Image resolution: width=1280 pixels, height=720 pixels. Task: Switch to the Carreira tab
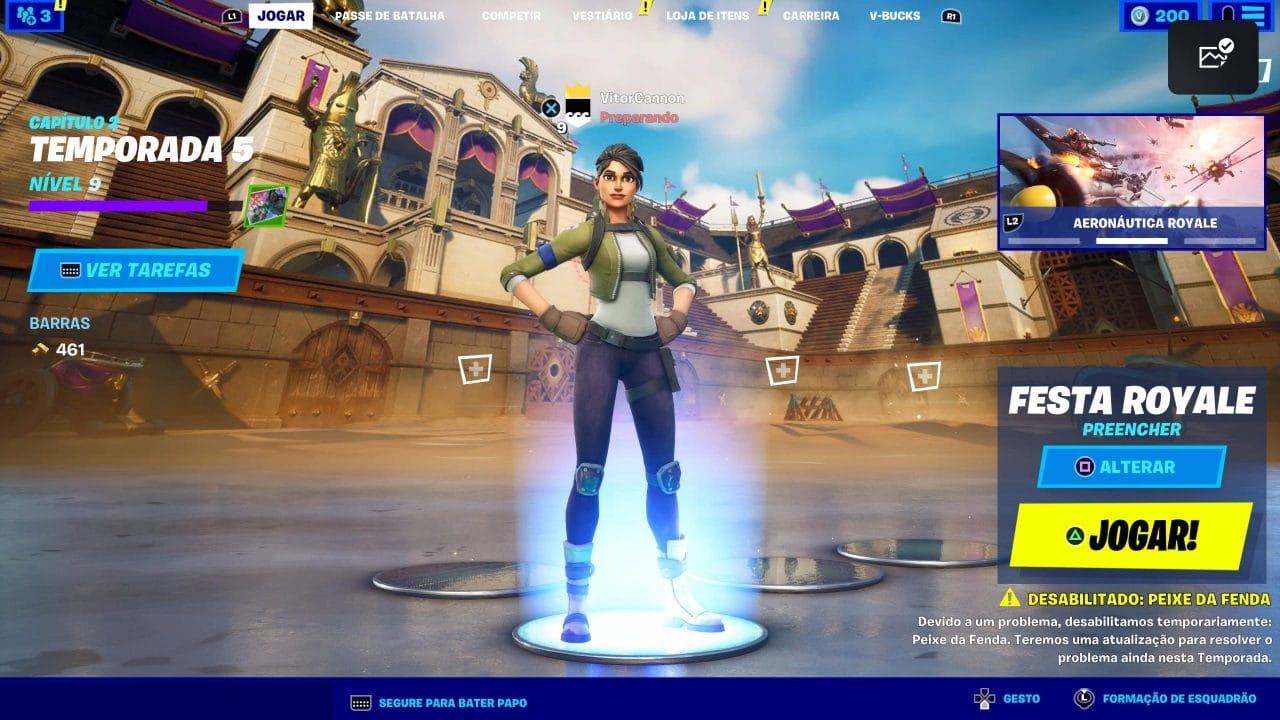[811, 16]
